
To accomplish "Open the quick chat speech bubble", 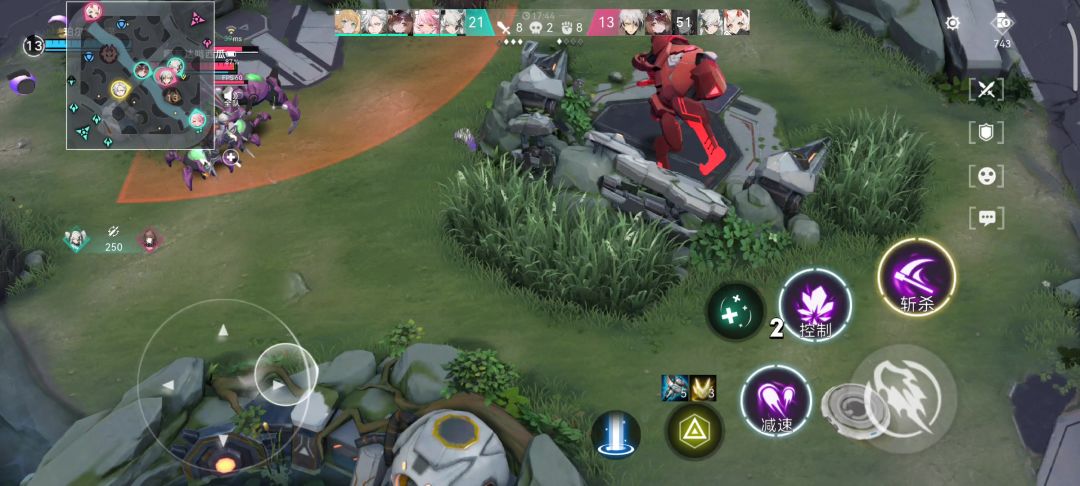I will coord(987,217).
